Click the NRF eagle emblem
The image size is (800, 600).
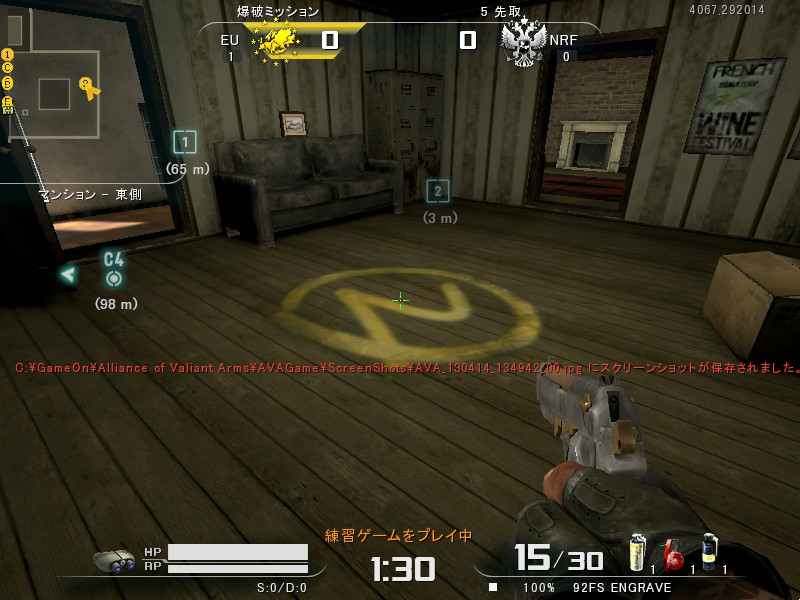tap(521, 42)
